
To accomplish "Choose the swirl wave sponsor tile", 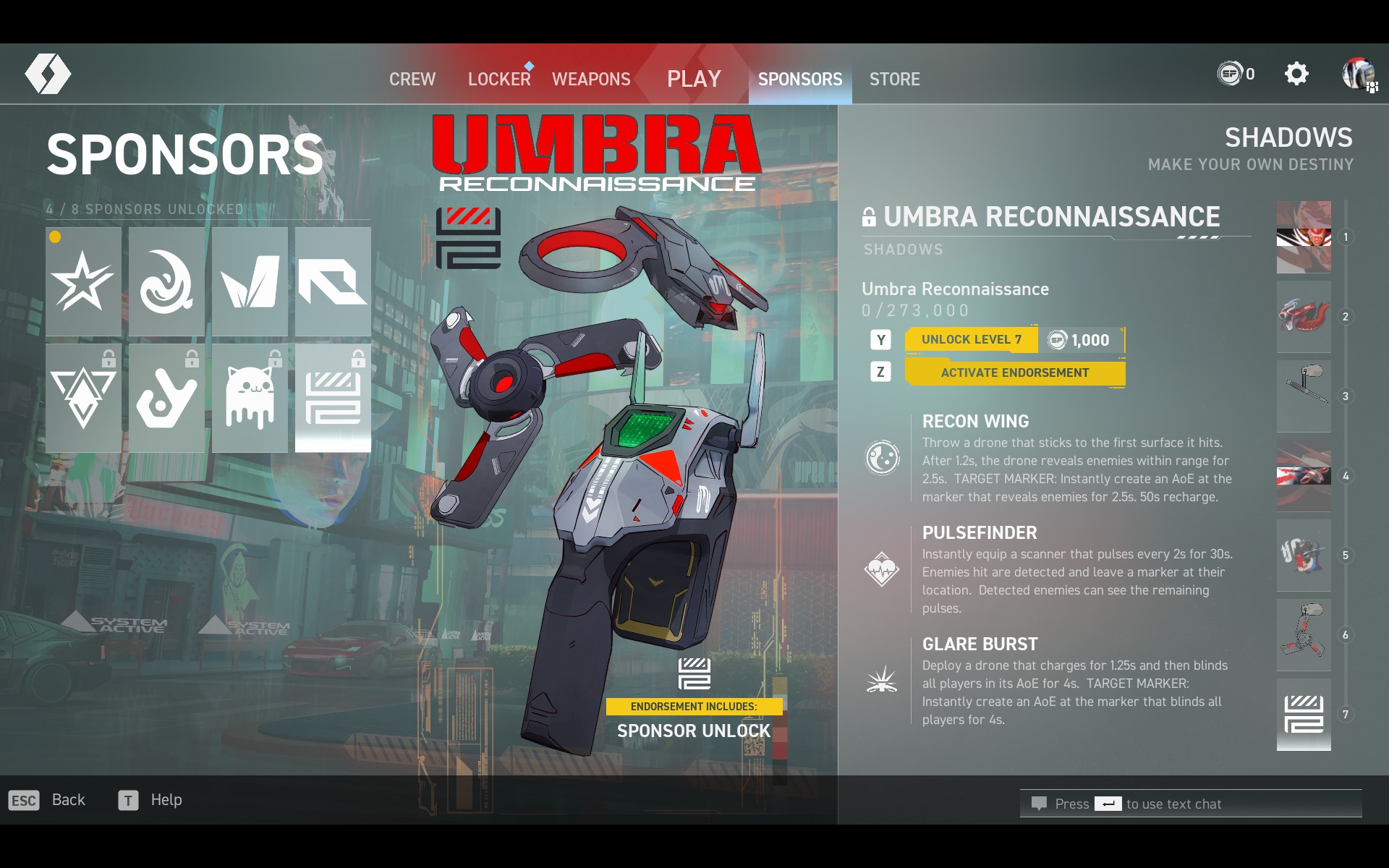I will point(166,281).
